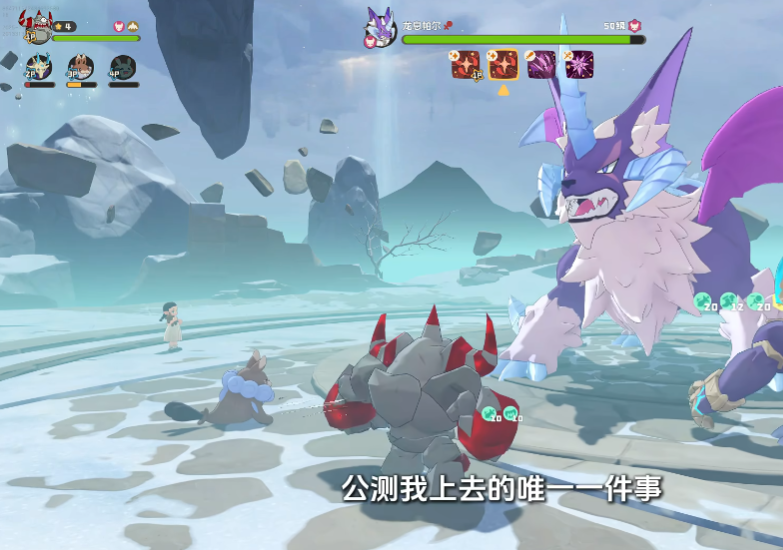The width and height of the screenshot is (783, 550).
Task: Inspect the pink type icon beside 1P's star level
Action: pos(118,26)
